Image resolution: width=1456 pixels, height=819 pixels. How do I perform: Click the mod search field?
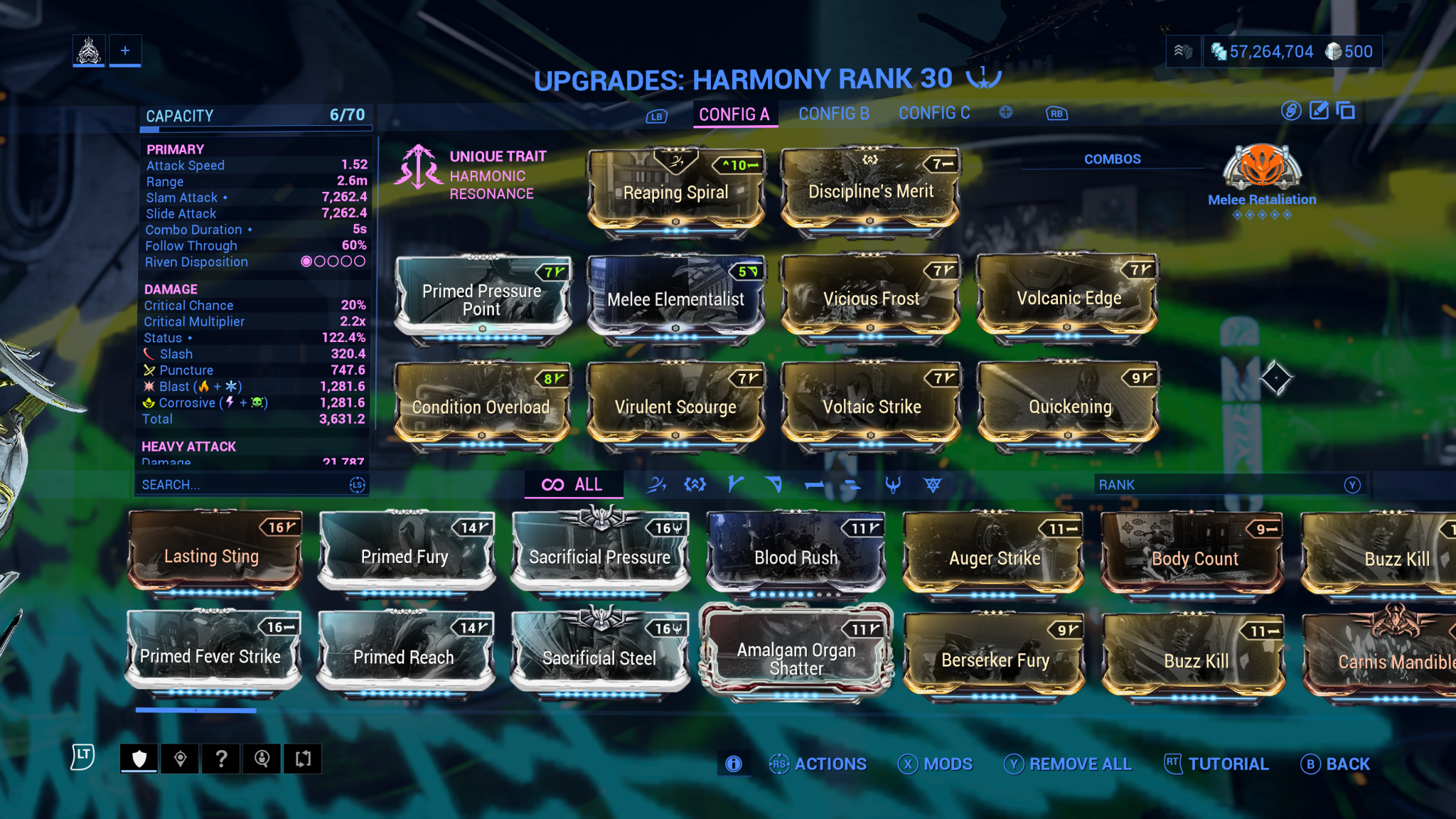click(x=242, y=485)
